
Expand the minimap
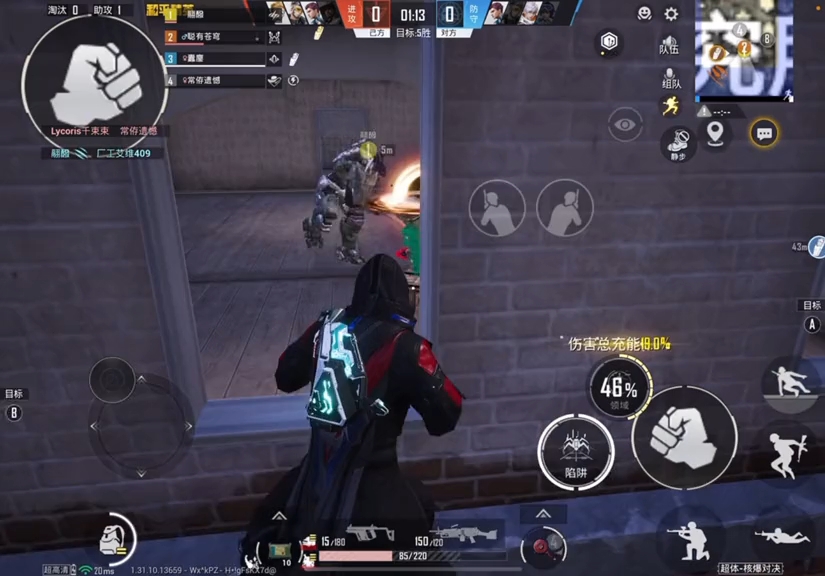[x=744, y=50]
